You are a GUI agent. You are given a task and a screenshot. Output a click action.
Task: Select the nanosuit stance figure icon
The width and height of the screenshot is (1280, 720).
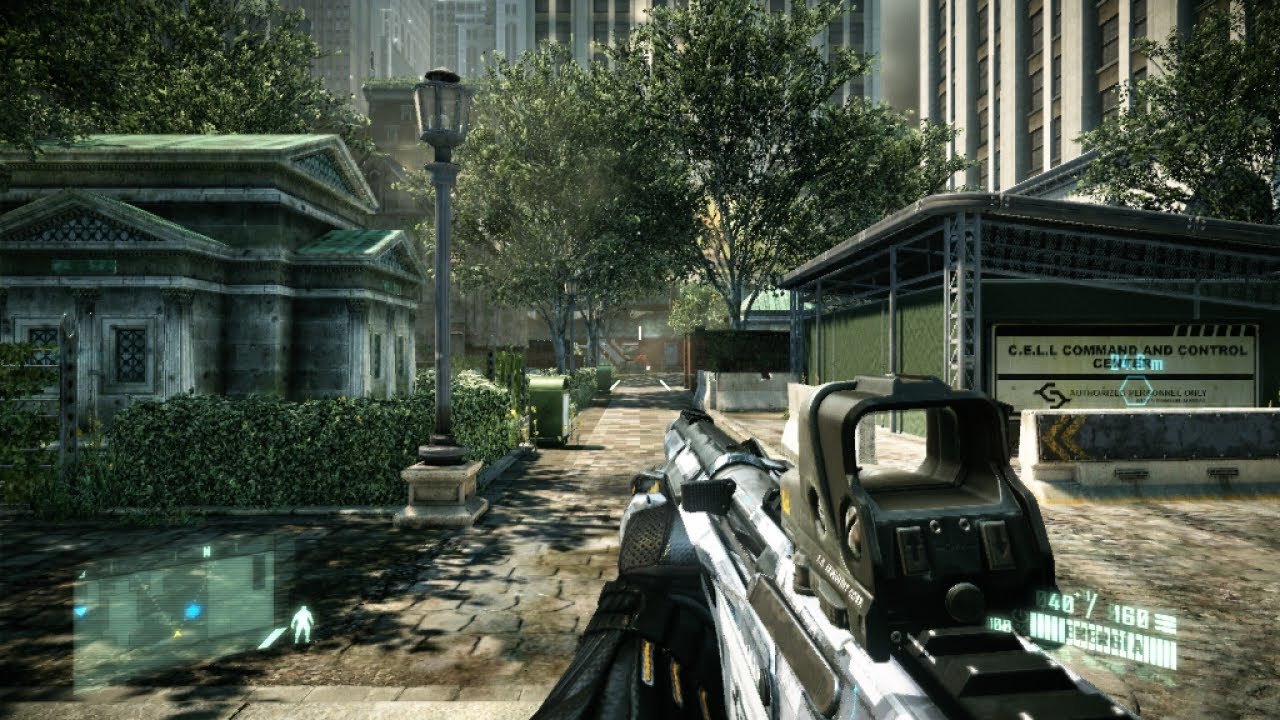(301, 625)
